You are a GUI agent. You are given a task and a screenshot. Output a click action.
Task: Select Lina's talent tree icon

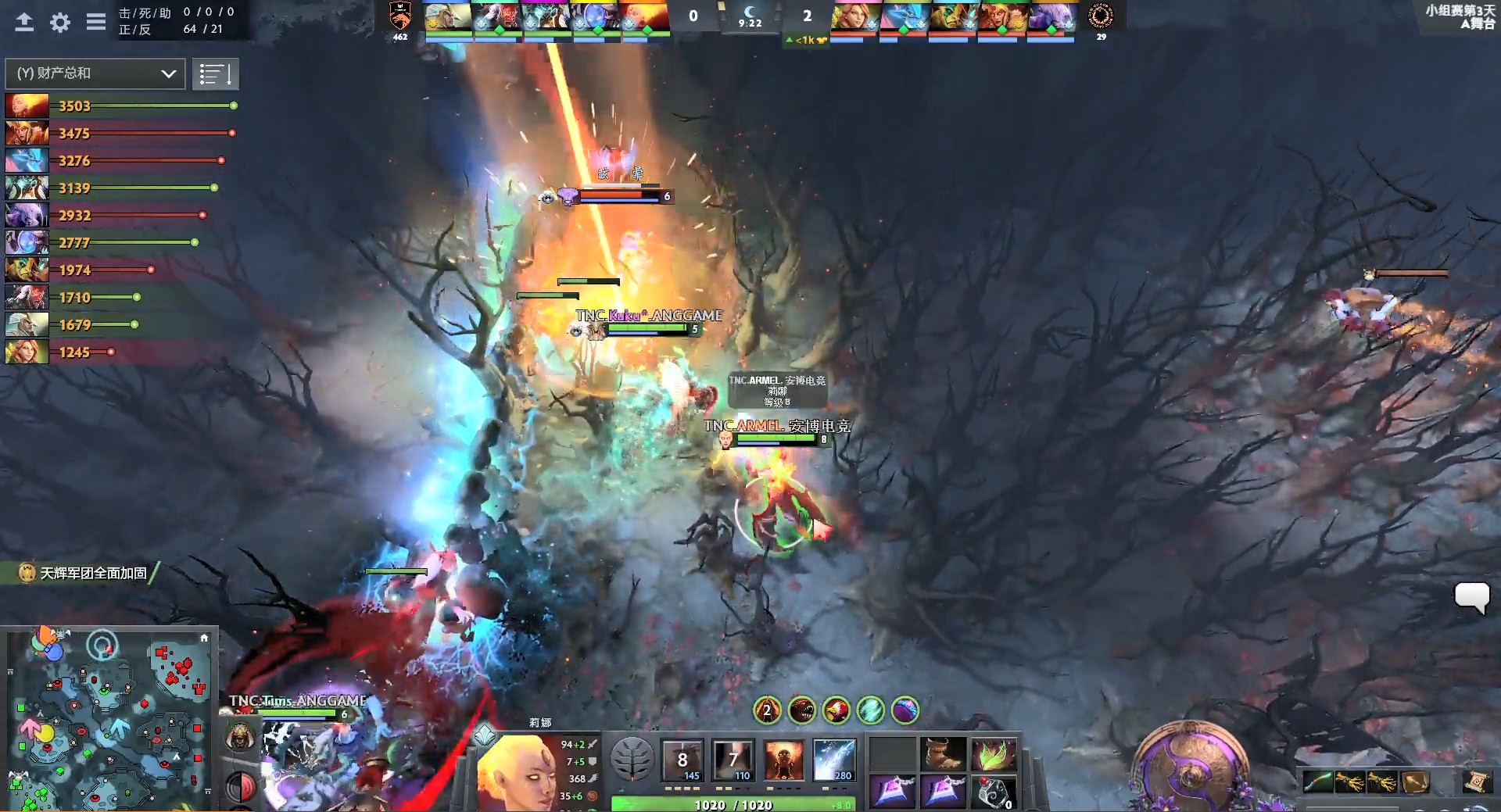631,757
